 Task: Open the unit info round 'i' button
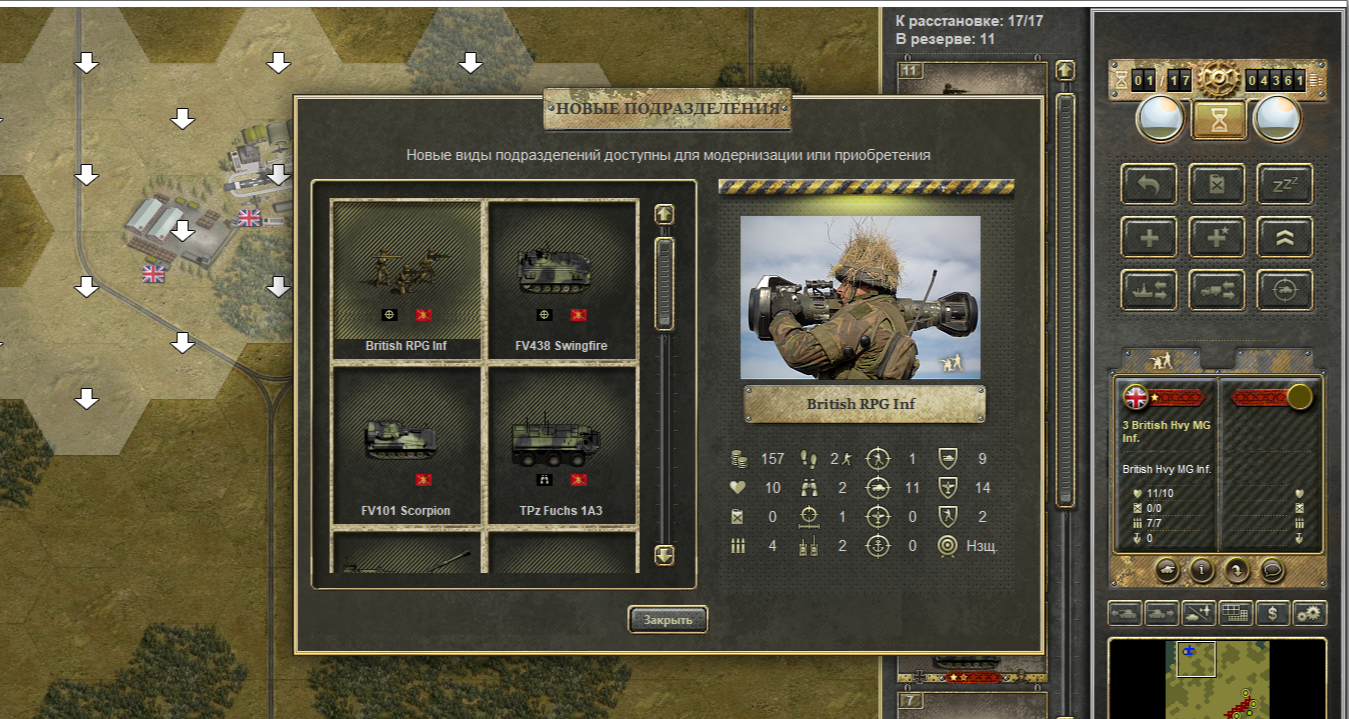pos(1201,570)
